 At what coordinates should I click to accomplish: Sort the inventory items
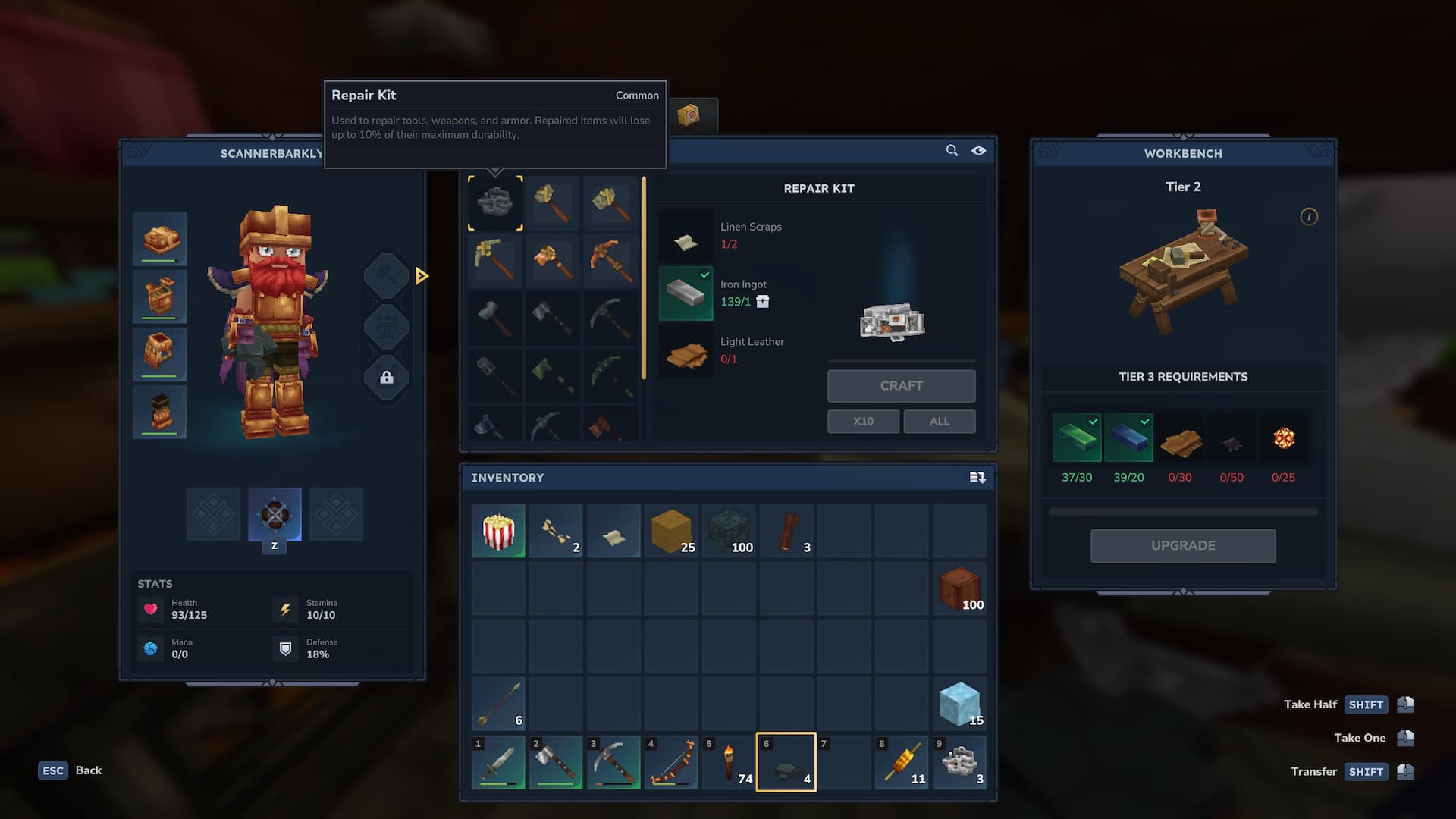[977, 478]
